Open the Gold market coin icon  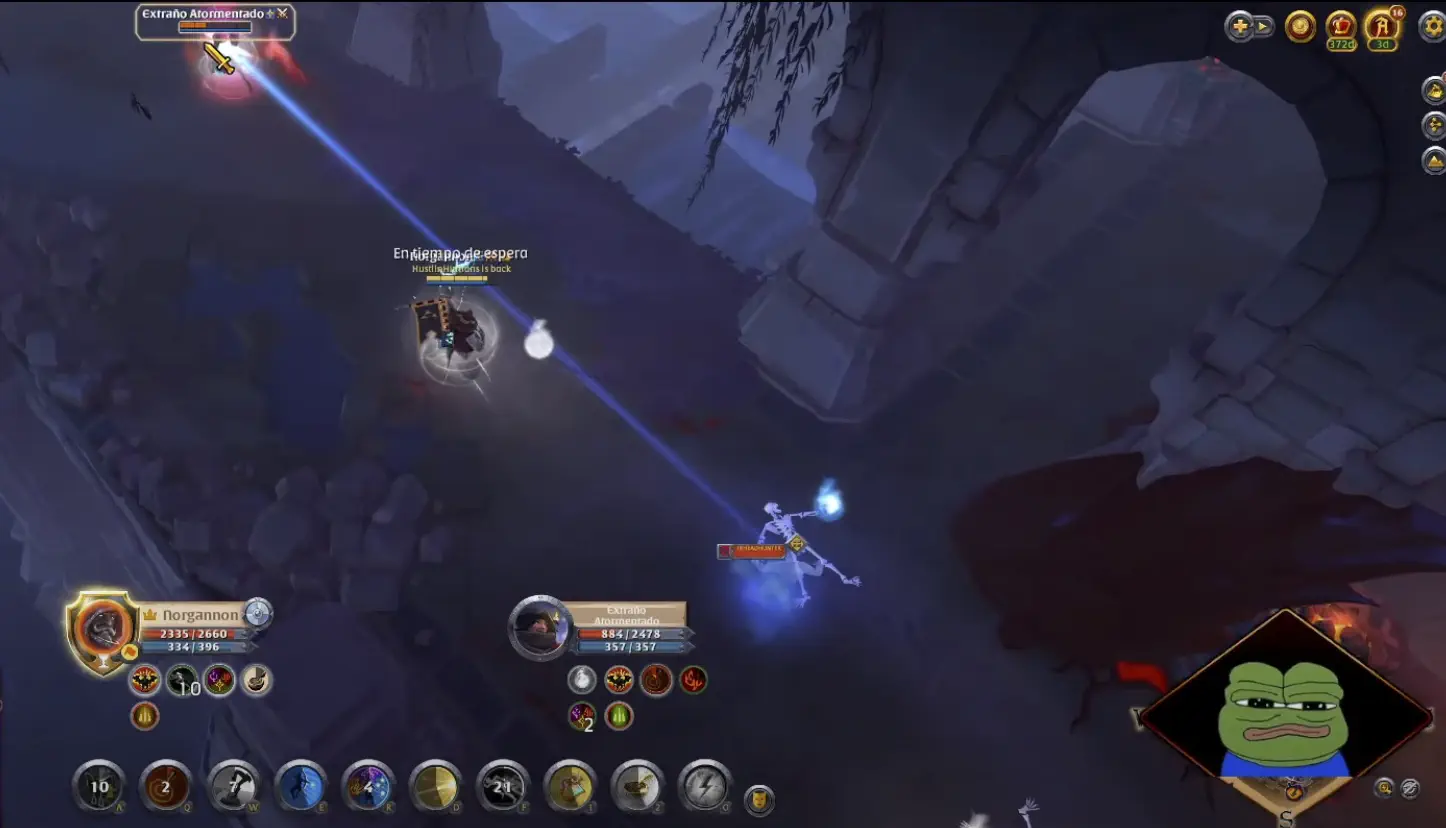tap(1300, 28)
